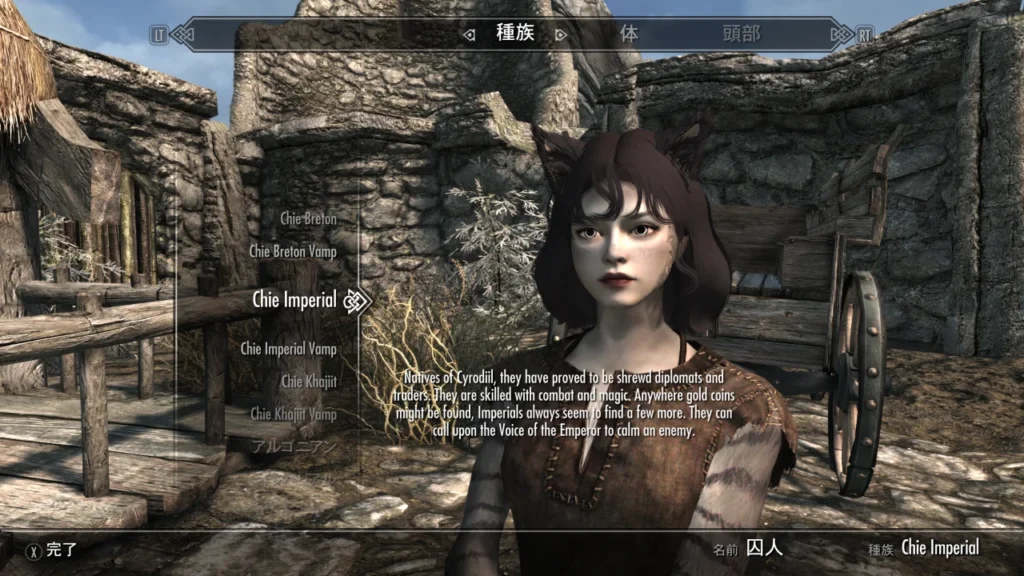
Task: Edit the 名前 character name field
Action: tap(768, 548)
